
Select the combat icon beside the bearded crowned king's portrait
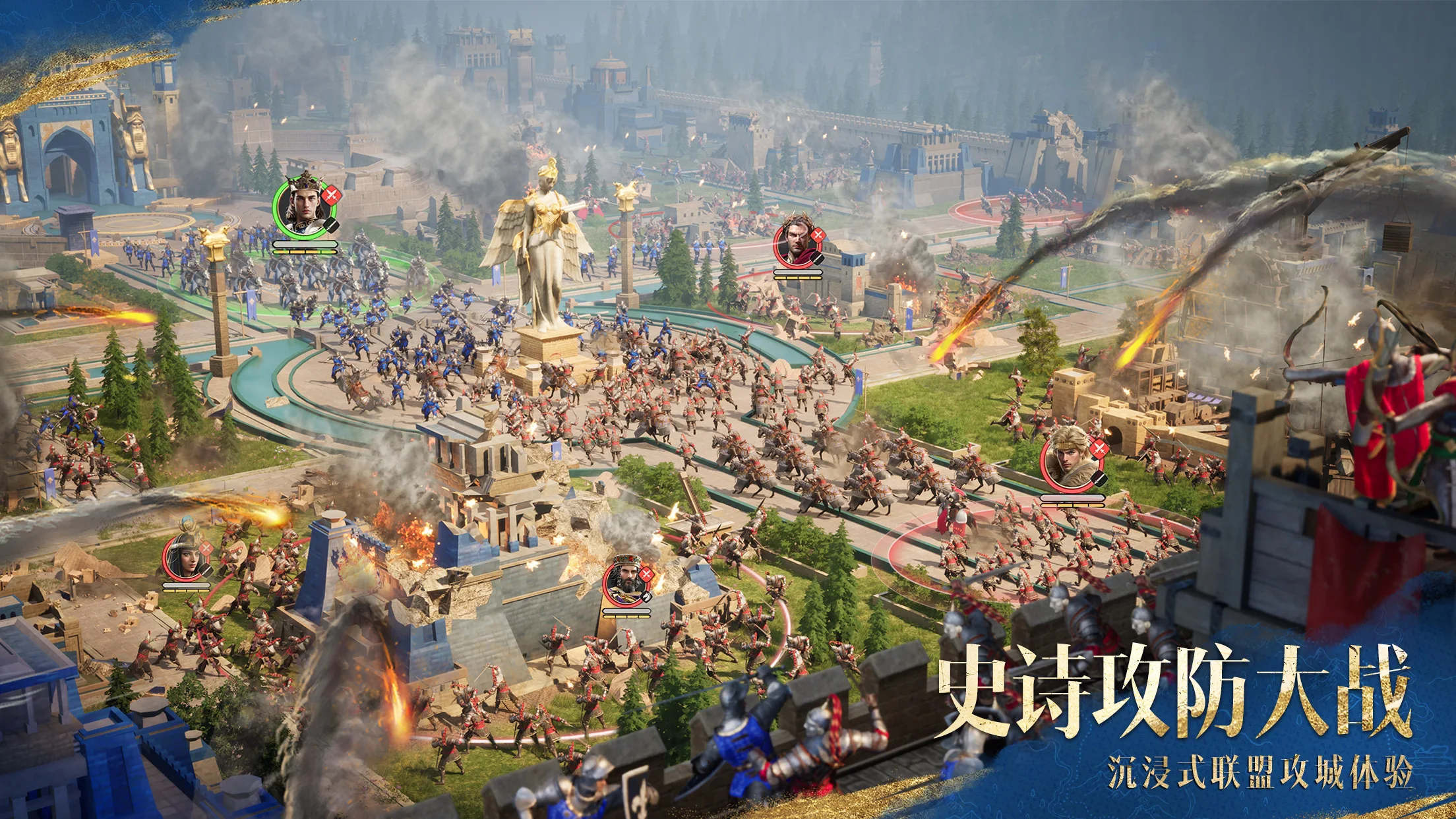coord(647,574)
